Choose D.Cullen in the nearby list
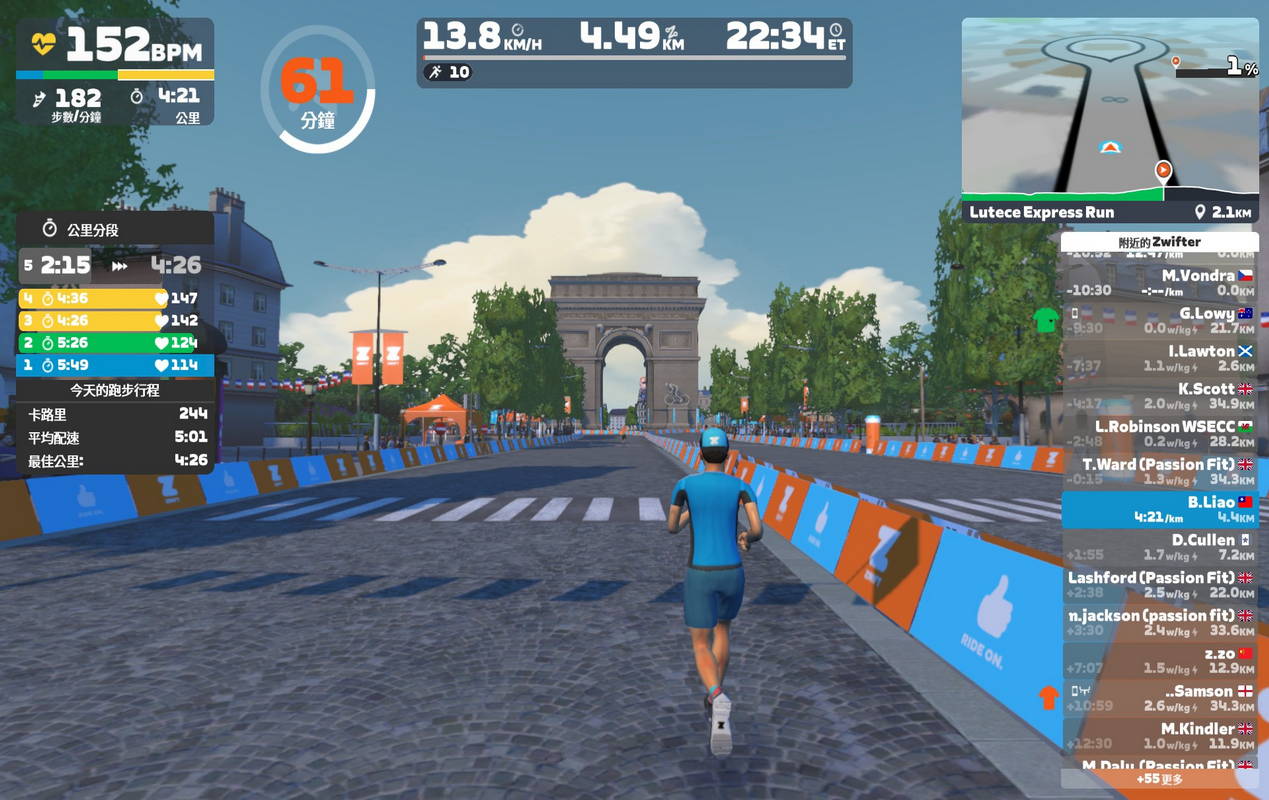This screenshot has height=800, width=1269. point(1159,547)
